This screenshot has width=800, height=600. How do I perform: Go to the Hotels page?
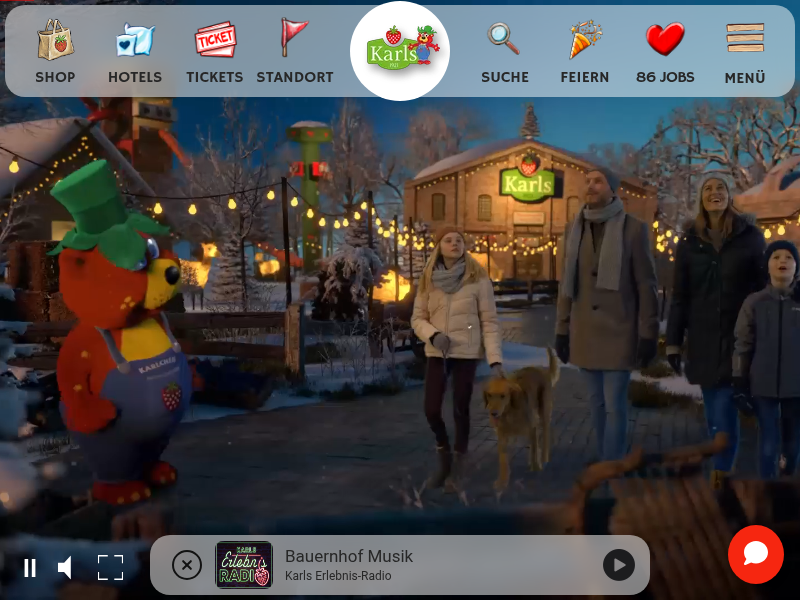[x=135, y=52]
